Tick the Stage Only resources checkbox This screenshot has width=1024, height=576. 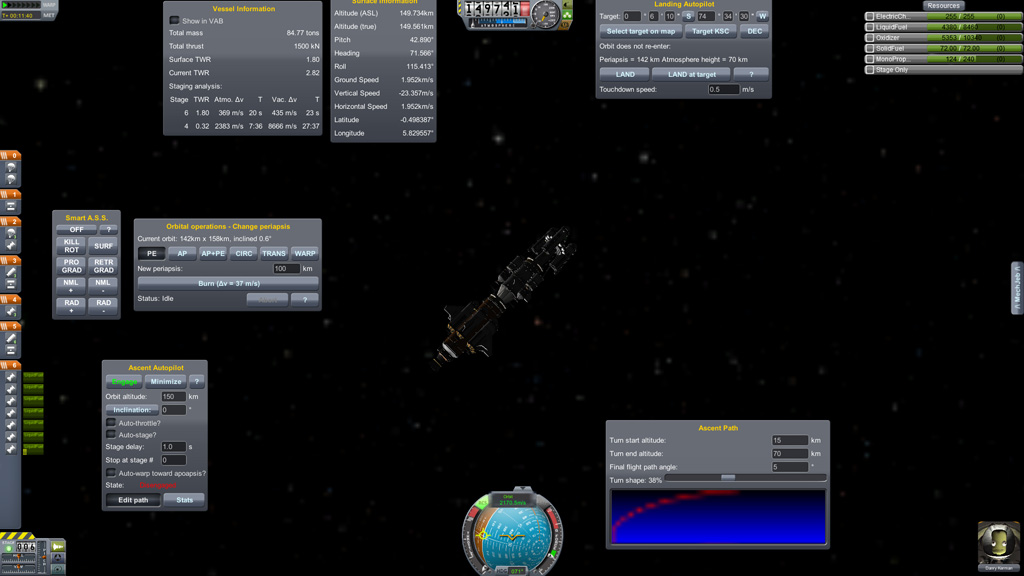(x=870, y=70)
